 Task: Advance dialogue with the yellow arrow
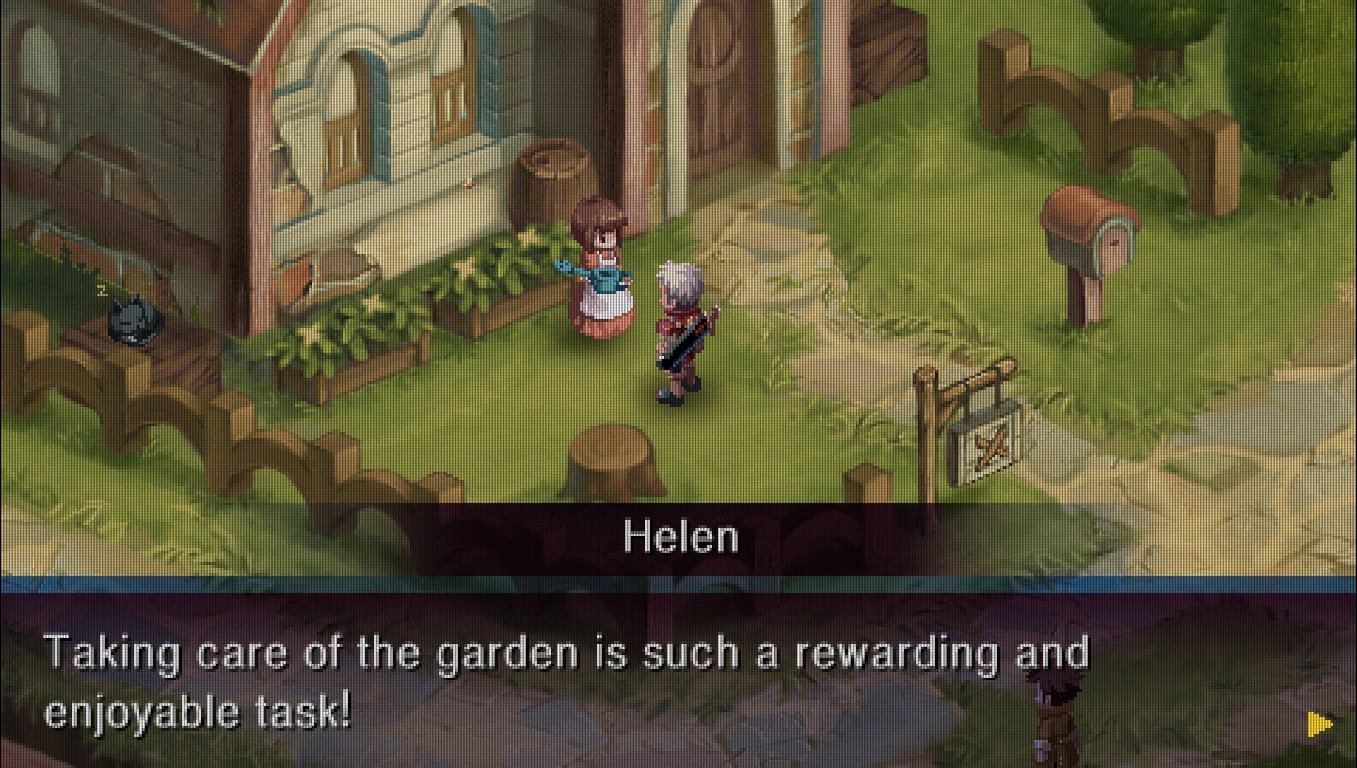[1319, 724]
